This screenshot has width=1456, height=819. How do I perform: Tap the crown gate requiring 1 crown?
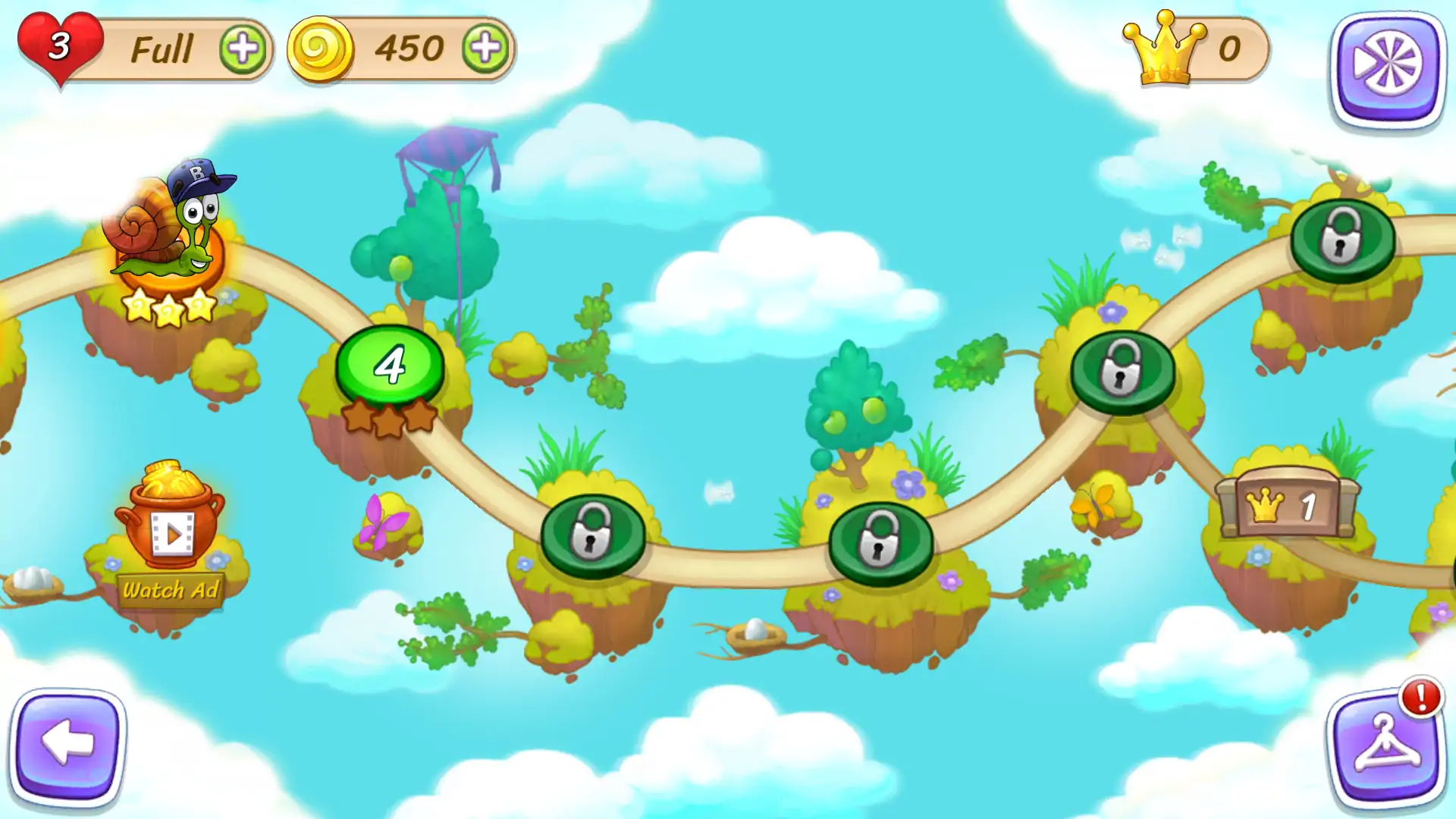[1286, 506]
